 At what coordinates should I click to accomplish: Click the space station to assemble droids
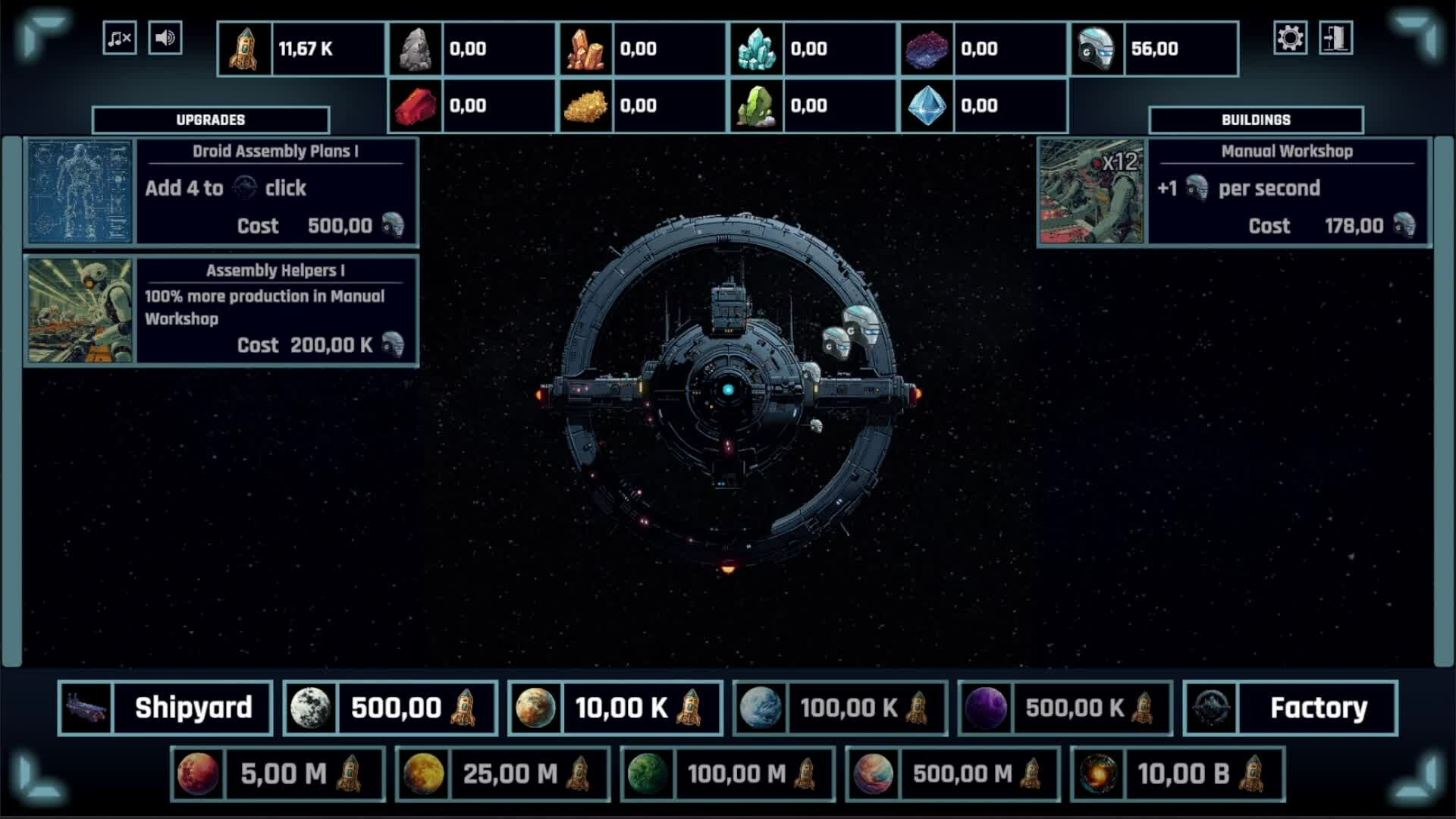[x=728, y=390]
